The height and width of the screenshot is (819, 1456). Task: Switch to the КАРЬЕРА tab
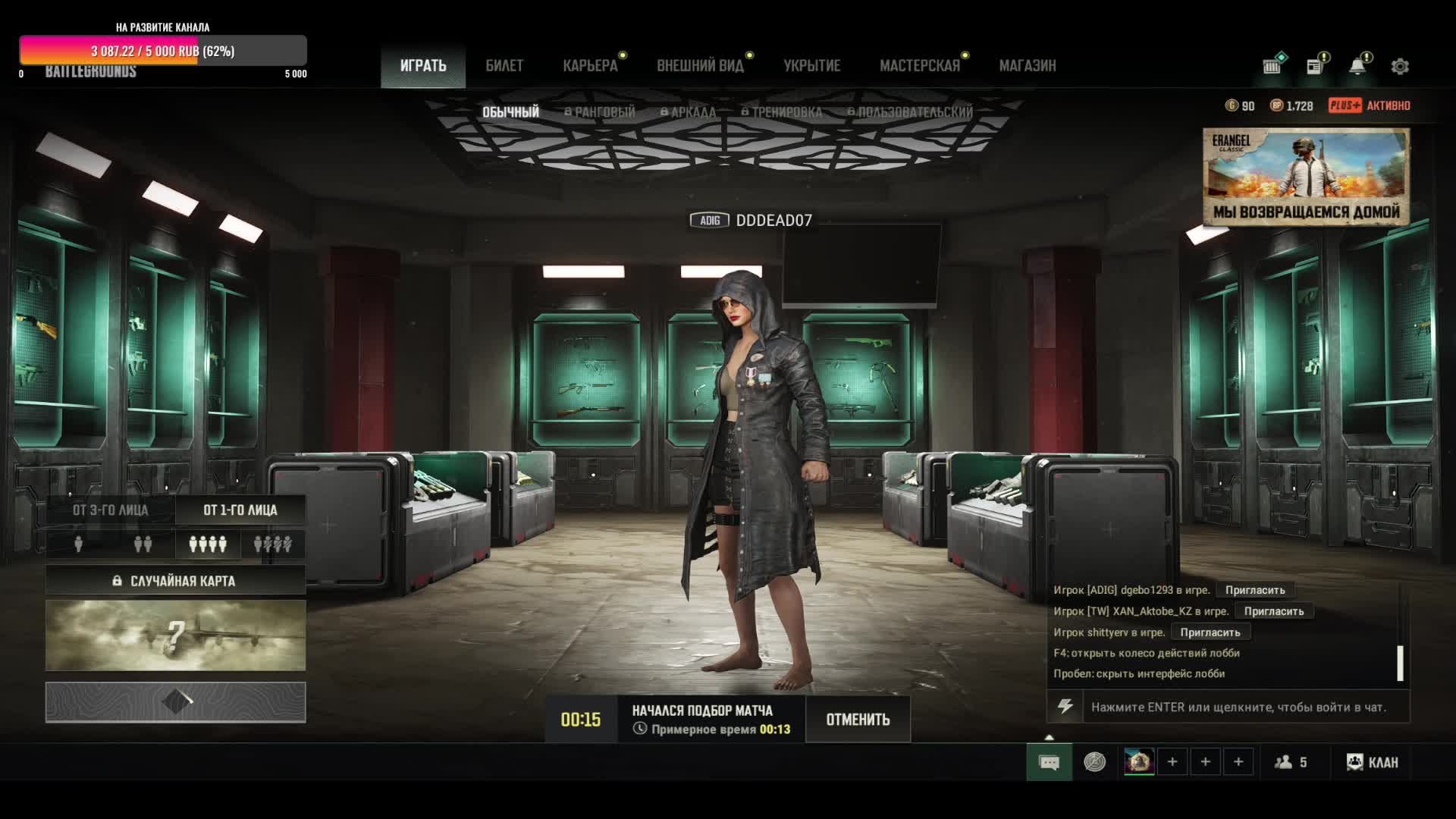[x=590, y=66]
